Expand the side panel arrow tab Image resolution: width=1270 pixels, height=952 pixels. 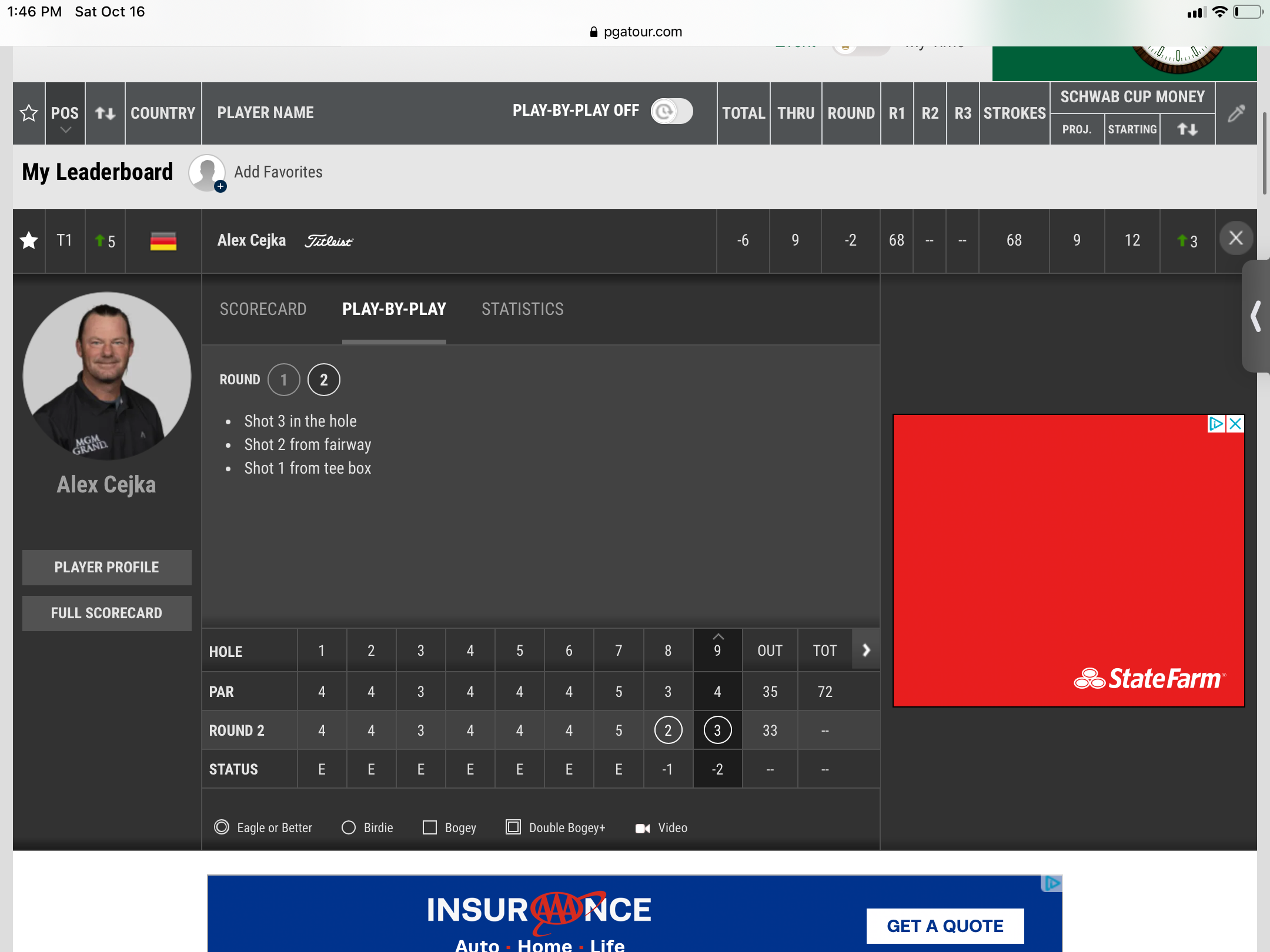coord(1256,317)
